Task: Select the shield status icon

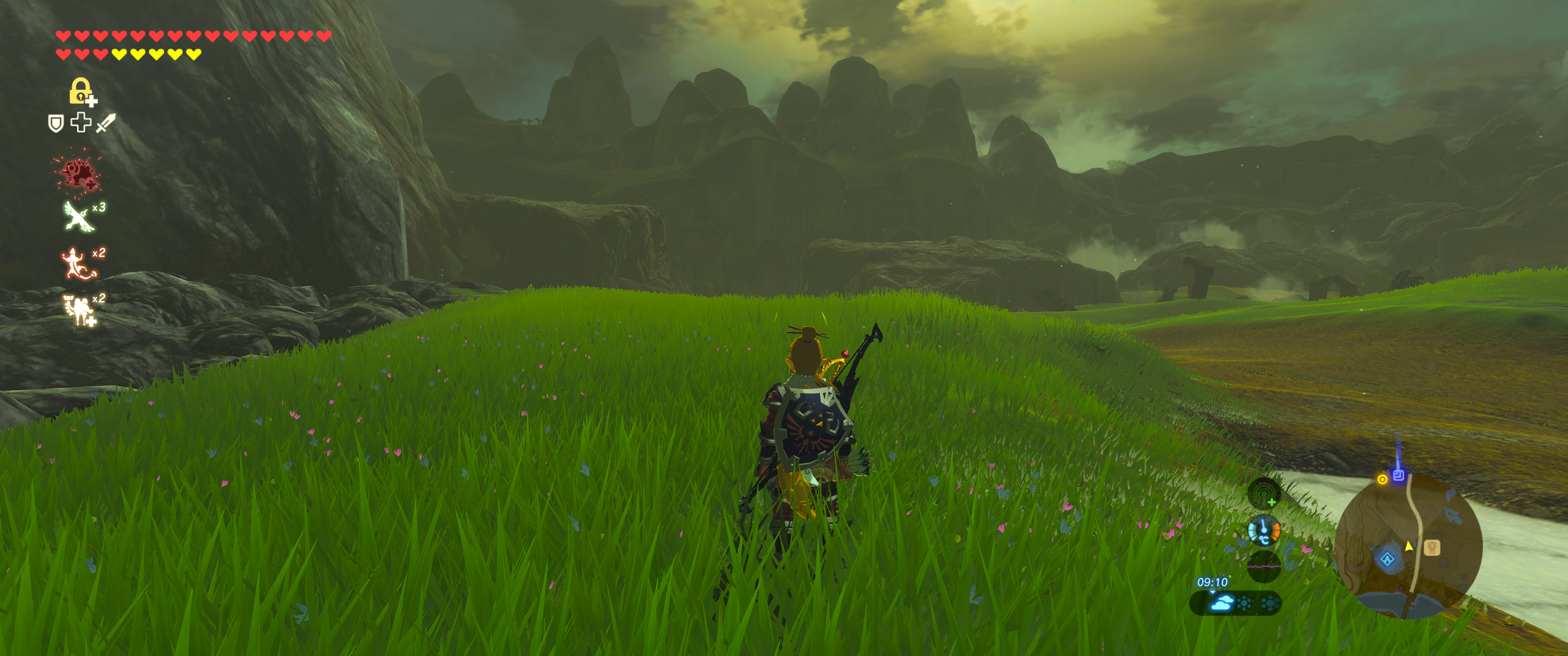Action: click(x=56, y=123)
